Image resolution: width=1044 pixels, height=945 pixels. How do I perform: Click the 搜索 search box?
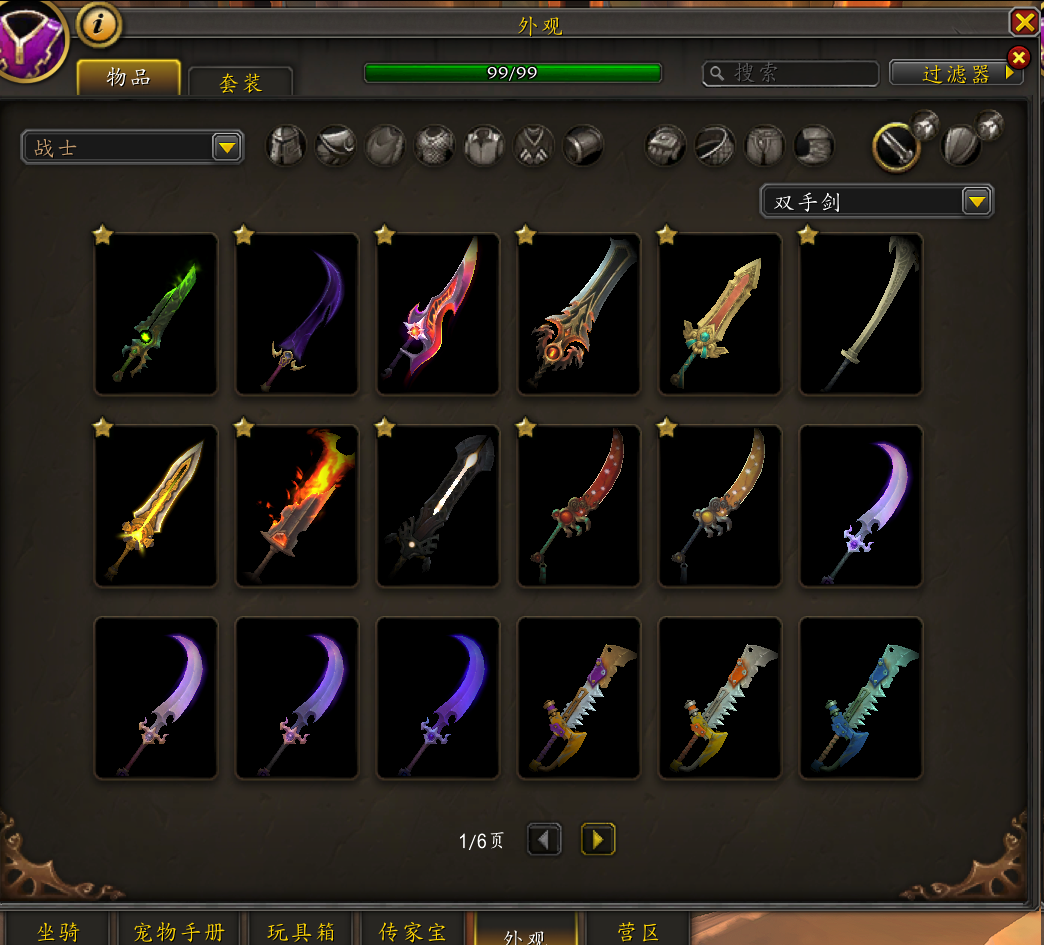point(790,73)
